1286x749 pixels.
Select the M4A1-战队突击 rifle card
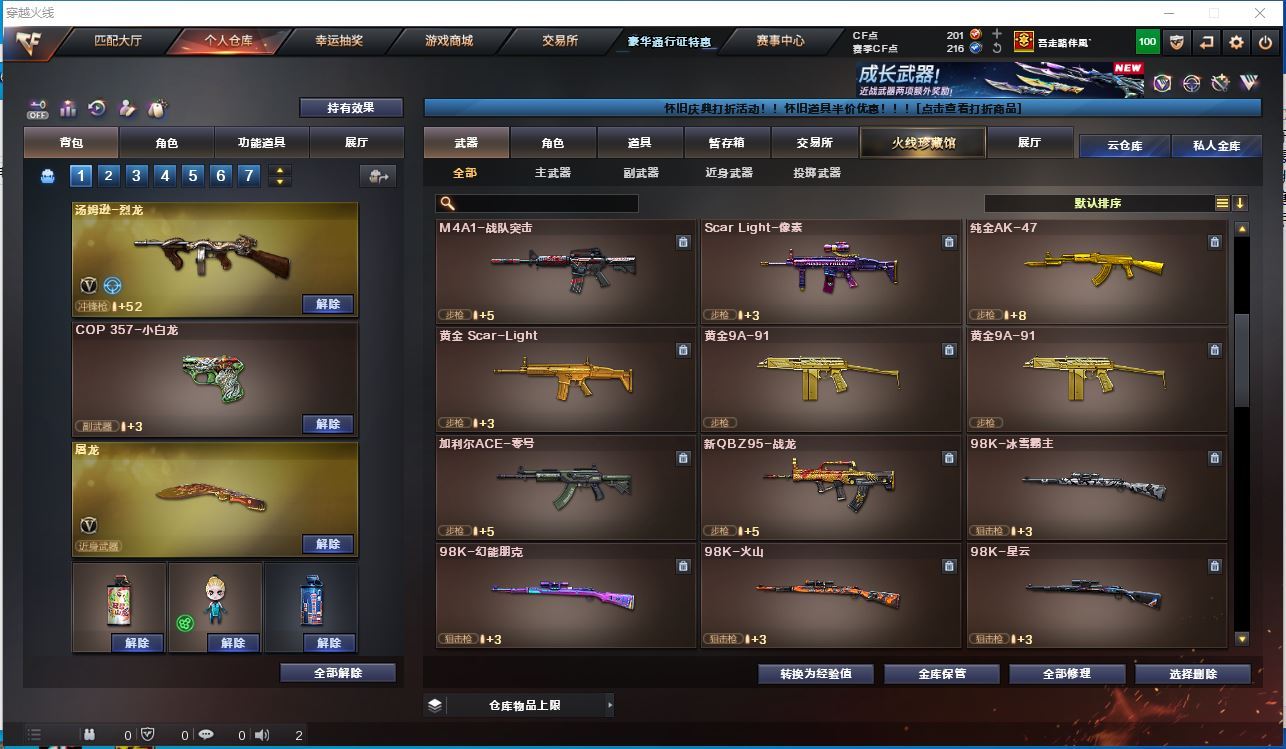566,271
